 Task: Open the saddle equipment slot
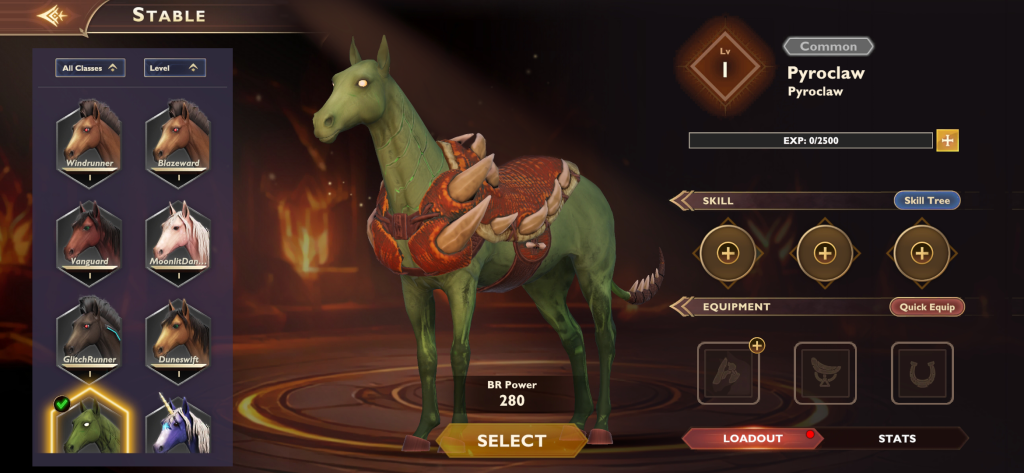click(825, 373)
